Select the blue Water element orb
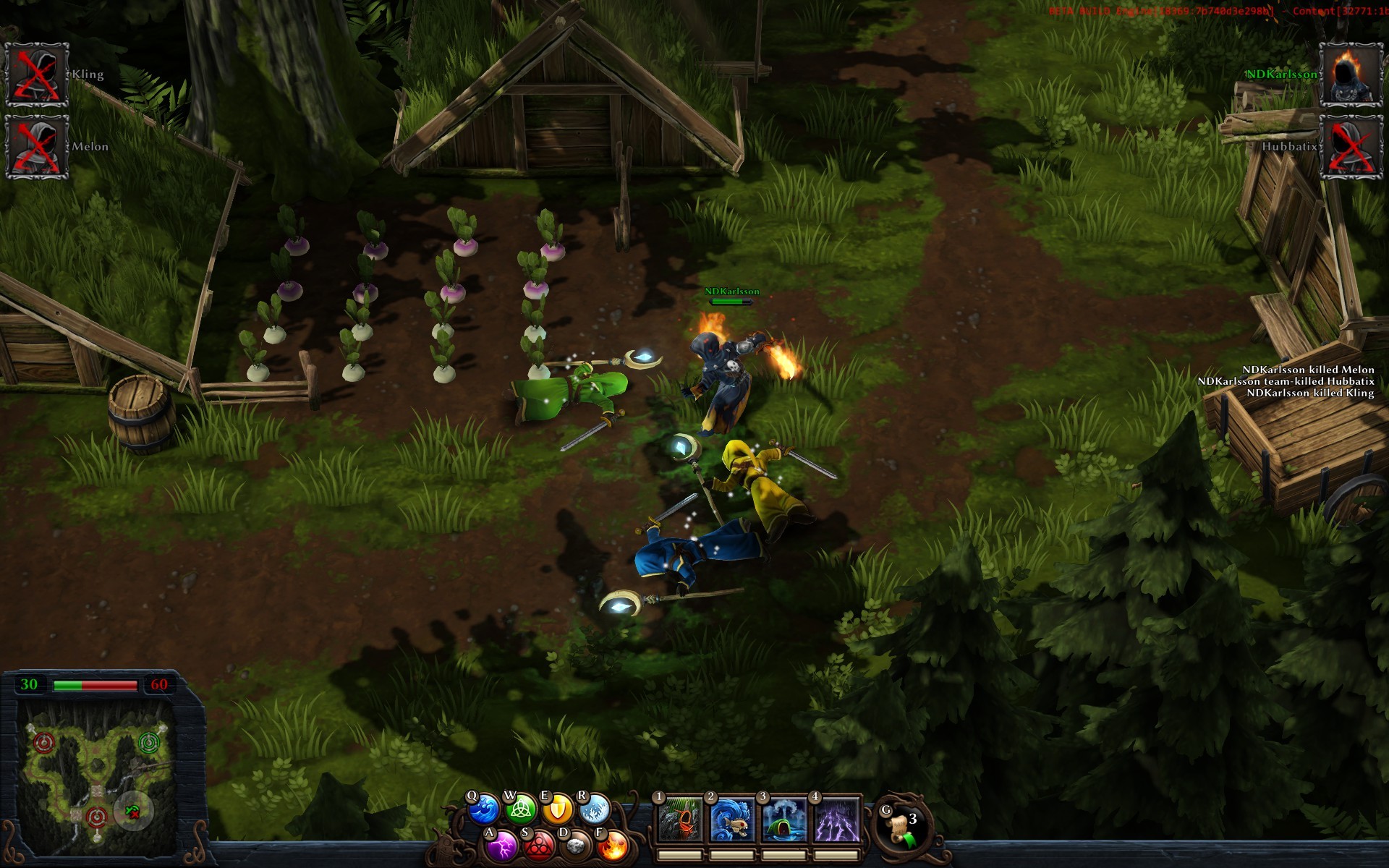Screen dimensions: 1389x868 point(483,809)
